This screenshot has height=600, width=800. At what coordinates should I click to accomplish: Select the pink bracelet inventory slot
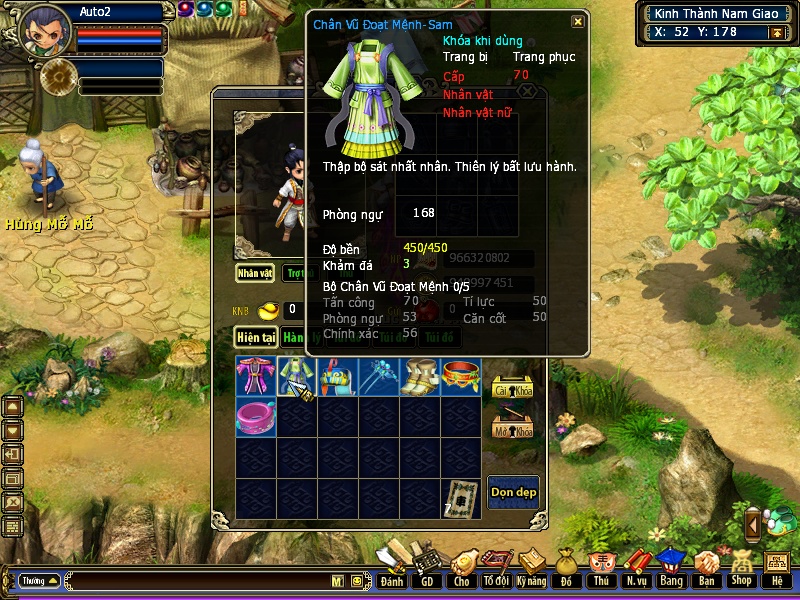256,416
